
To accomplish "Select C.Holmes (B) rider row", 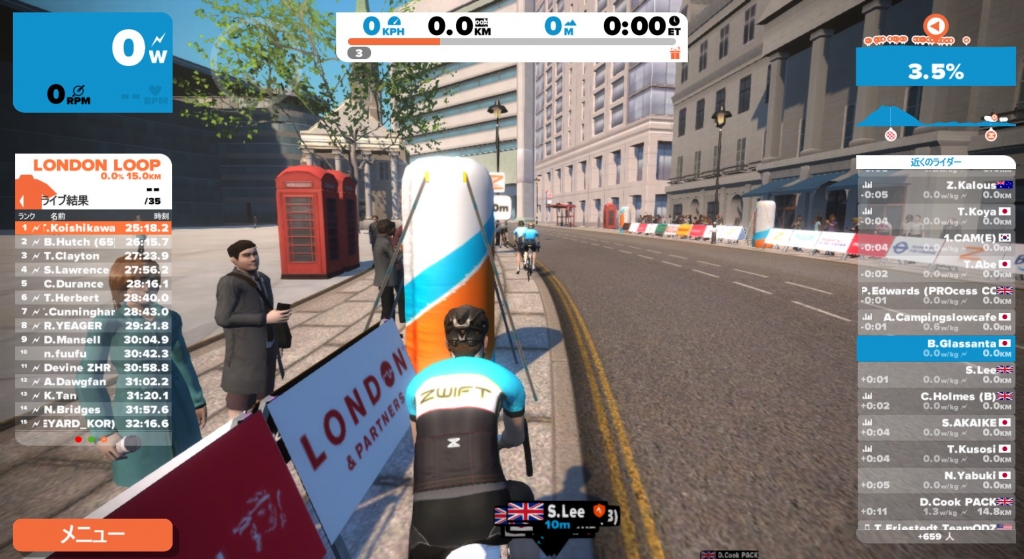I will click(x=935, y=401).
